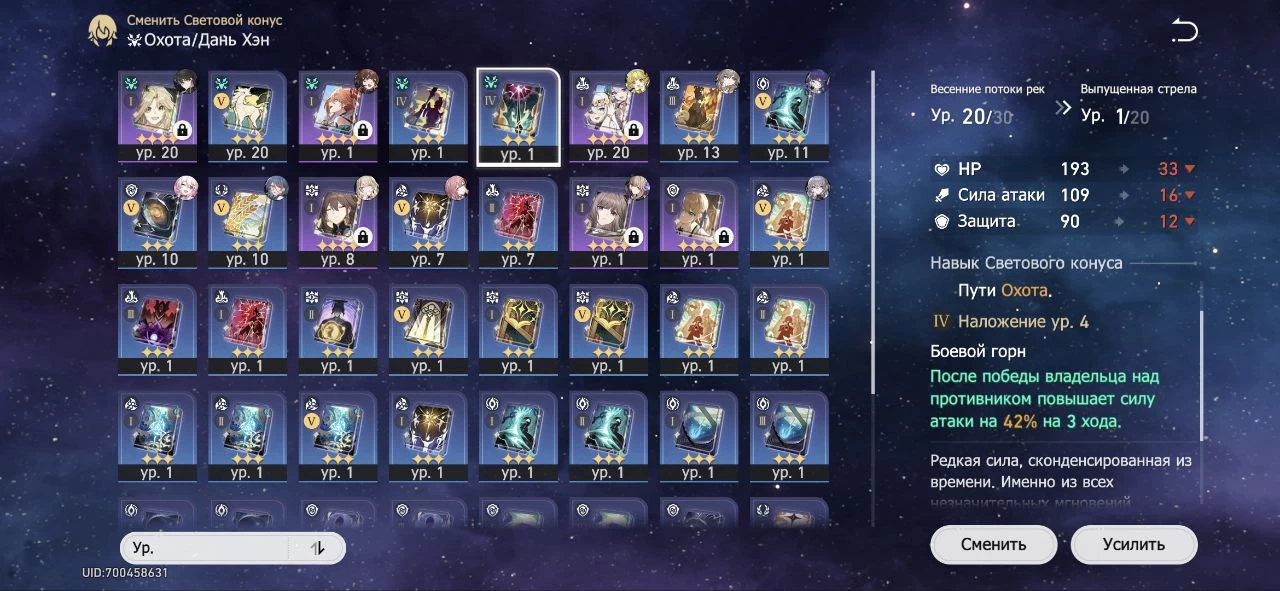The width and height of the screenshot is (1280, 591).
Task: Select the level 20 white deer light cone
Action: [247, 115]
